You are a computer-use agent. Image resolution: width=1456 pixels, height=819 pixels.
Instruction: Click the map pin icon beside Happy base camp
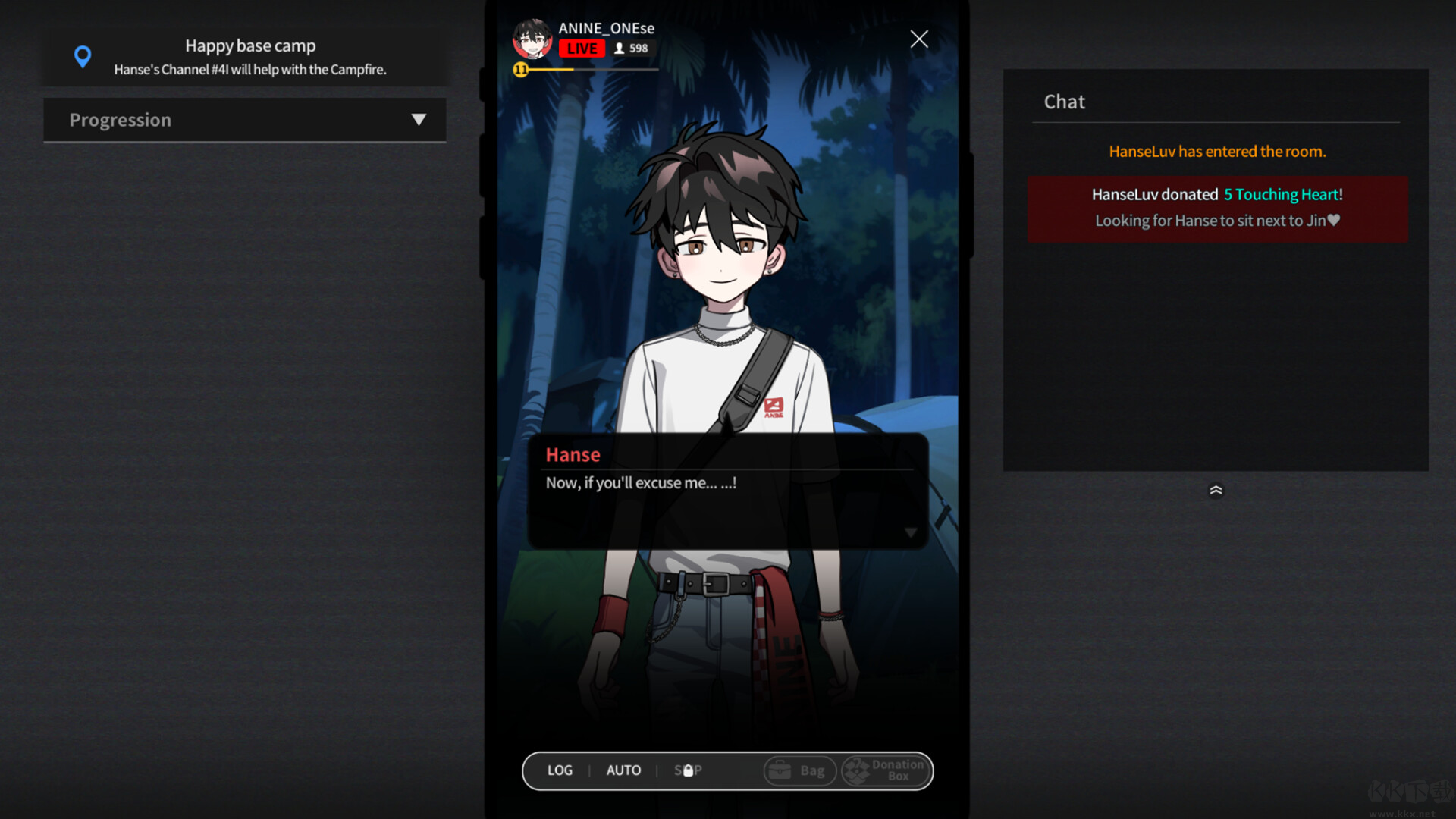[x=83, y=56]
